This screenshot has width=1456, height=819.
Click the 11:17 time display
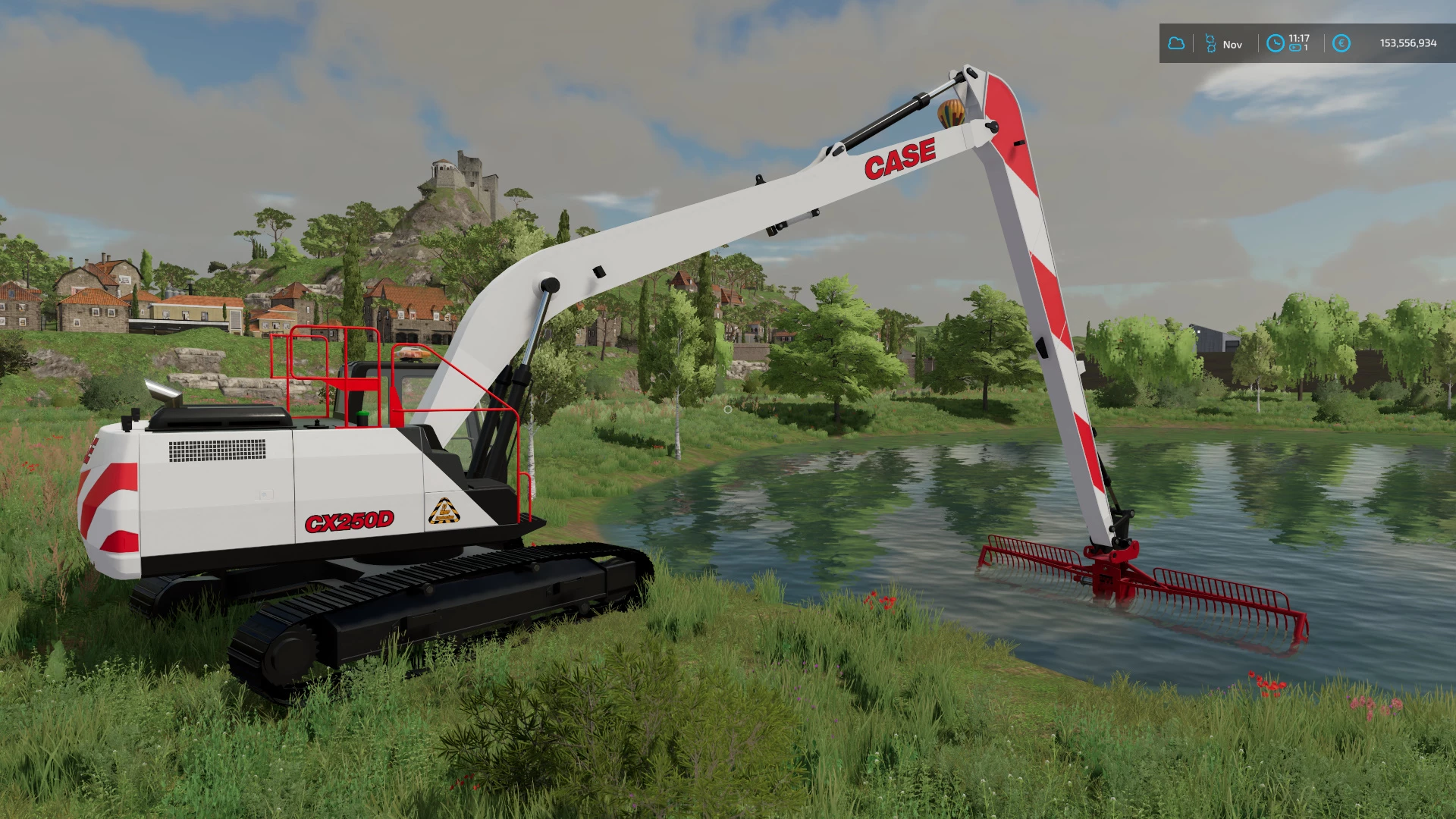point(1298,36)
